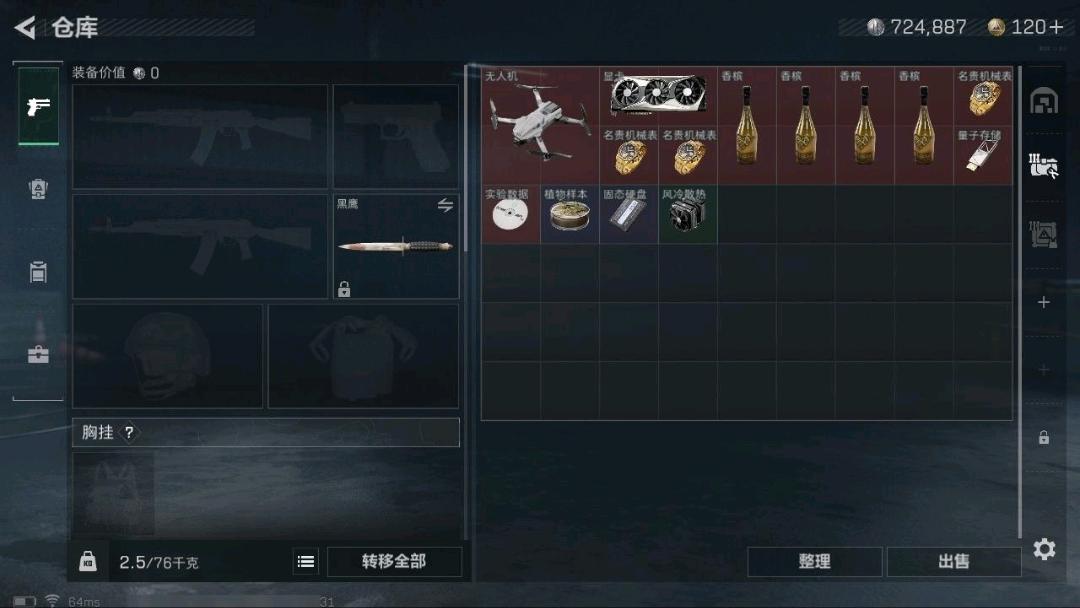Viewport: 1080px width, 608px height.
Task: Click the 整理 sort button
Action: [814, 562]
